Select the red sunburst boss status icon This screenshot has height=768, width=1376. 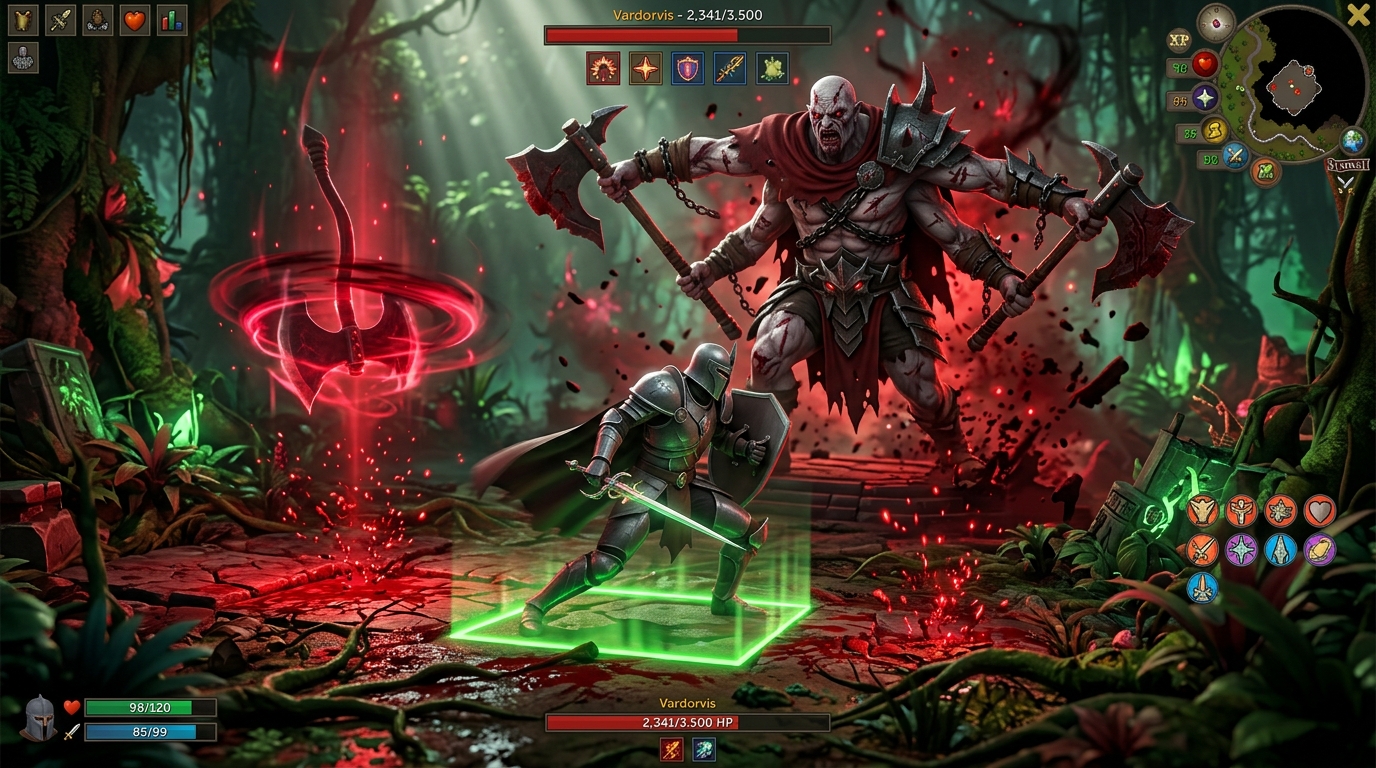pyautogui.click(x=603, y=68)
